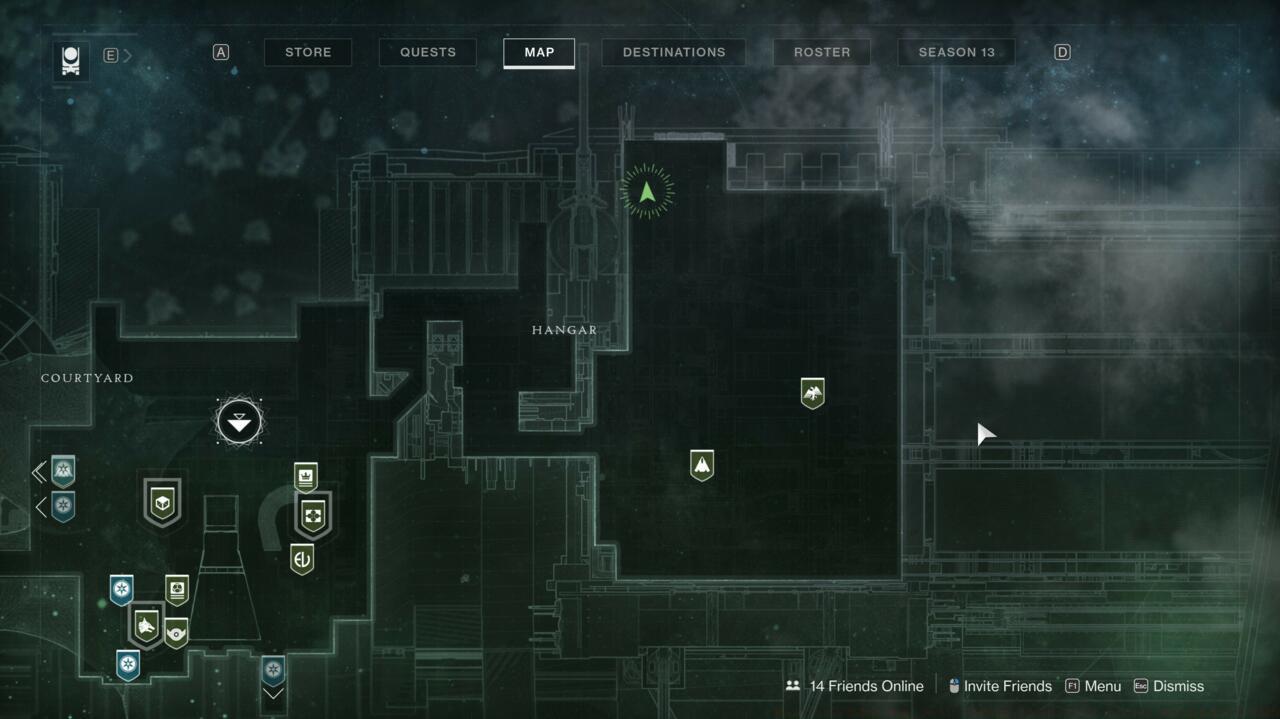Screen dimensions: 1280x719
Task: Select the ship vendor marker in the Hangar
Action: 702,464
